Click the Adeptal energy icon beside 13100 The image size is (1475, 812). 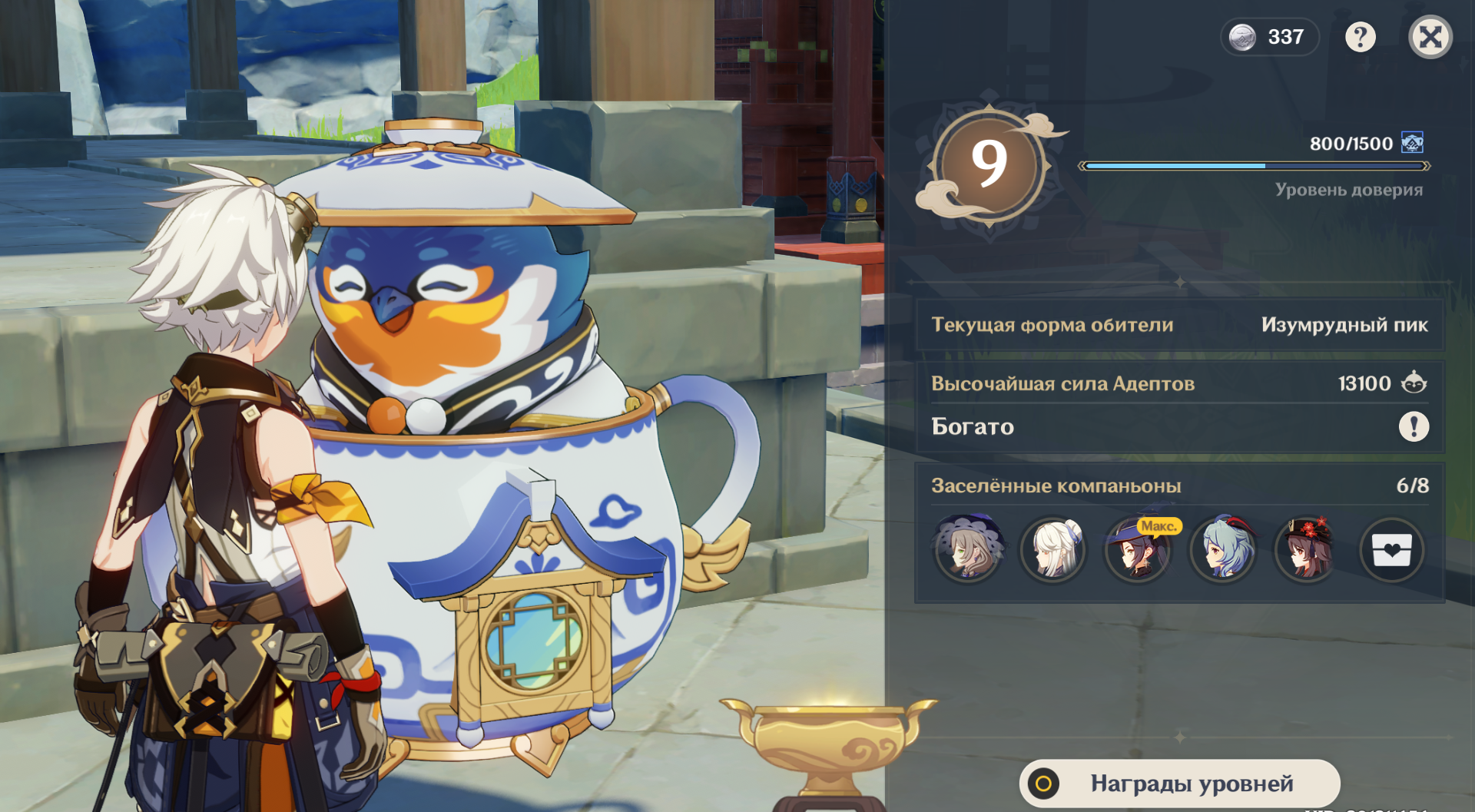[1414, 383]
